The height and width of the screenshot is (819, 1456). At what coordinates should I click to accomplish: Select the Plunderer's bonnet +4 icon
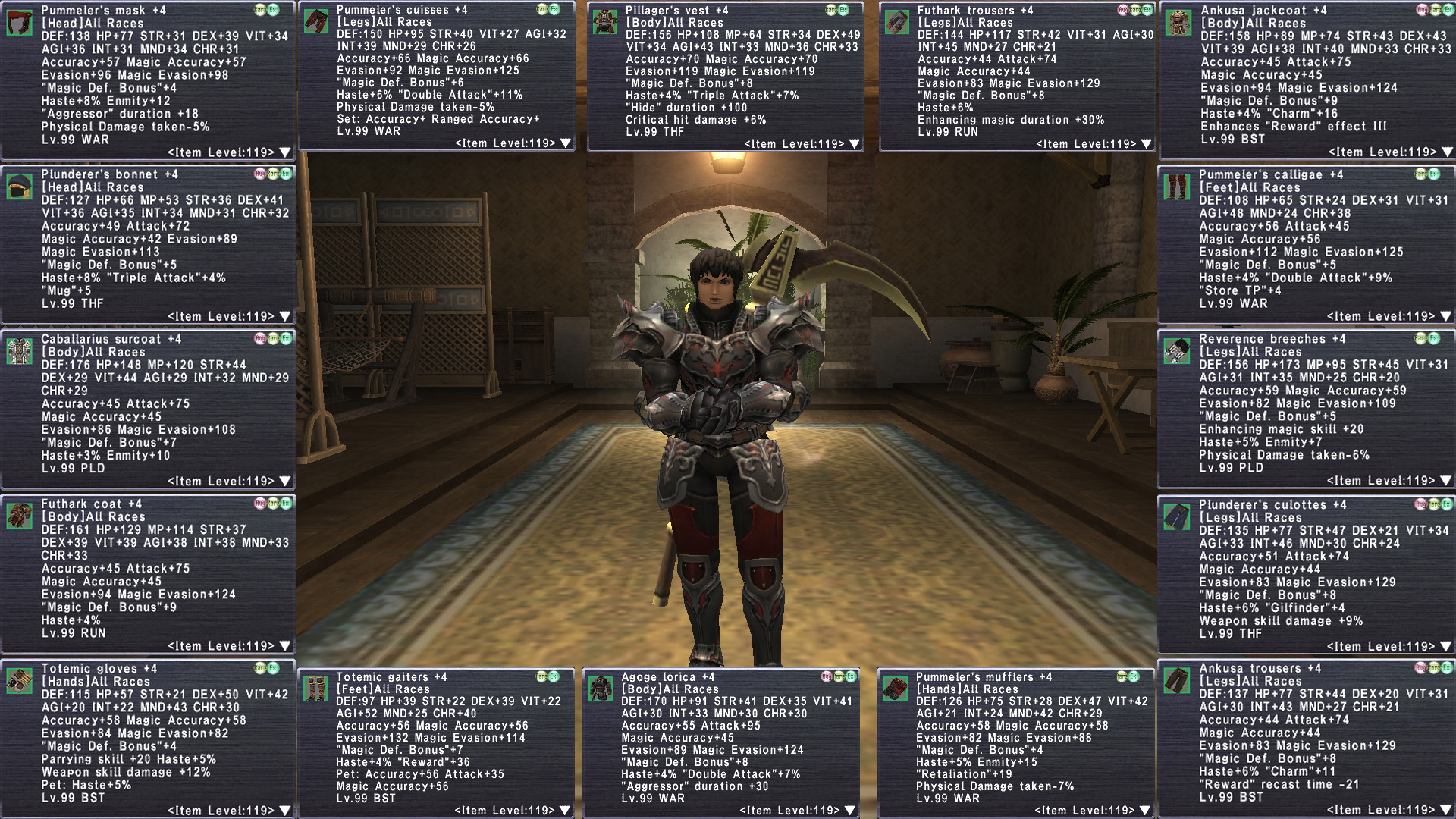(x=20, y=187)
